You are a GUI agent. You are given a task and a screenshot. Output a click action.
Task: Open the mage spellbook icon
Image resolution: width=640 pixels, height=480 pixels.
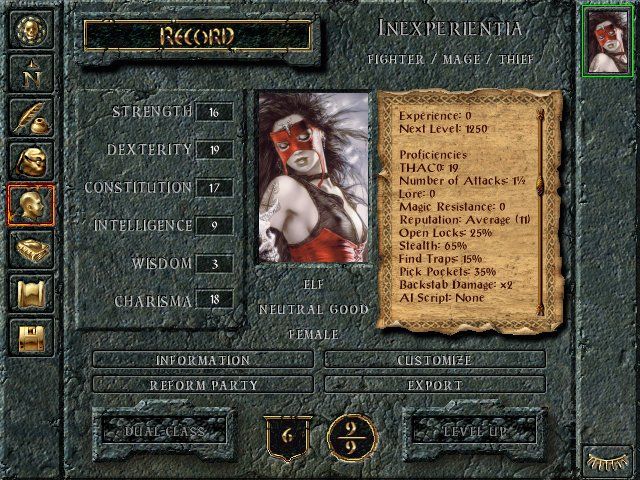pos(31,249)
